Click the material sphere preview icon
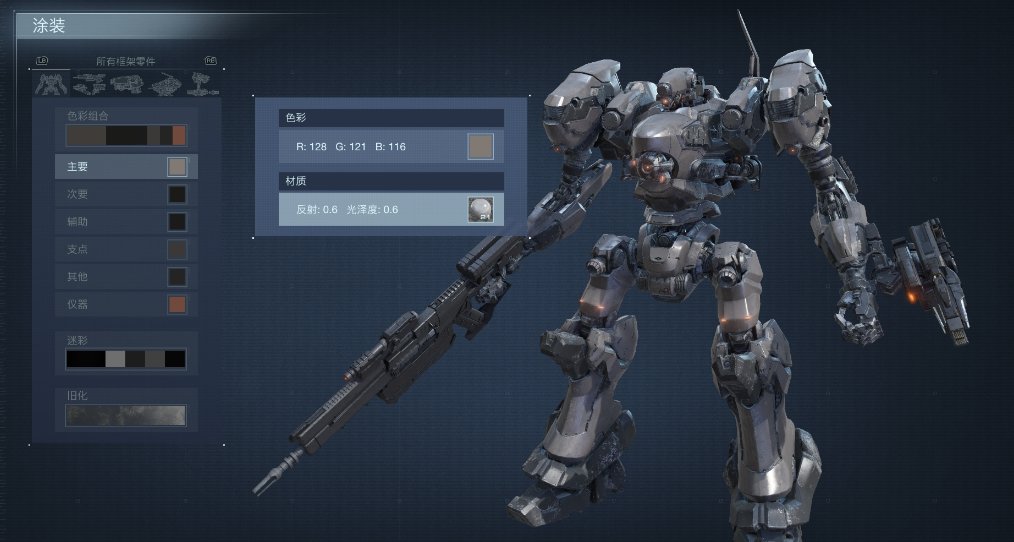 coord(481,209)
